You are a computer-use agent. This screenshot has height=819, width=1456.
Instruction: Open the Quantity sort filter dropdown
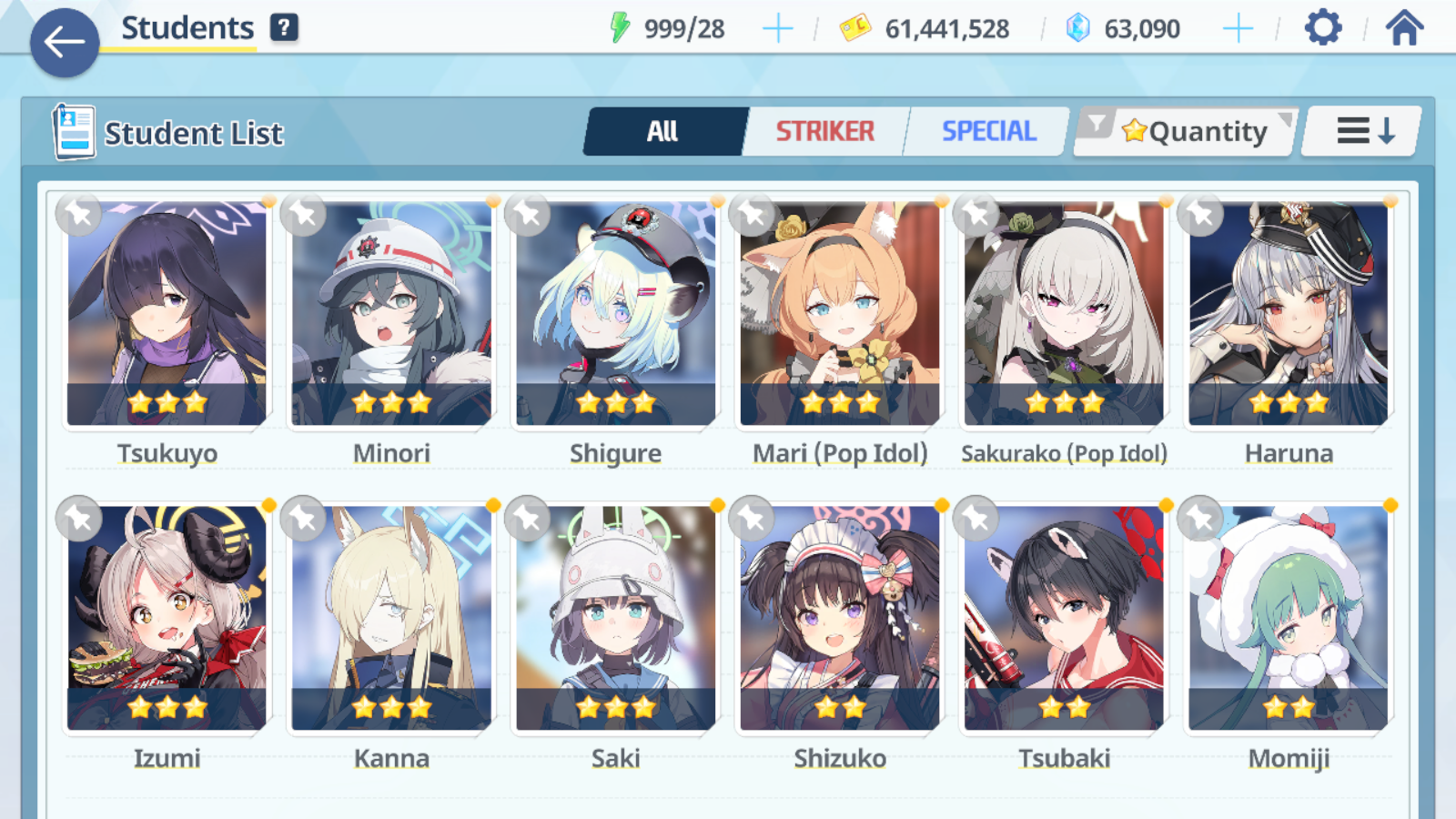click(1186, 132)
